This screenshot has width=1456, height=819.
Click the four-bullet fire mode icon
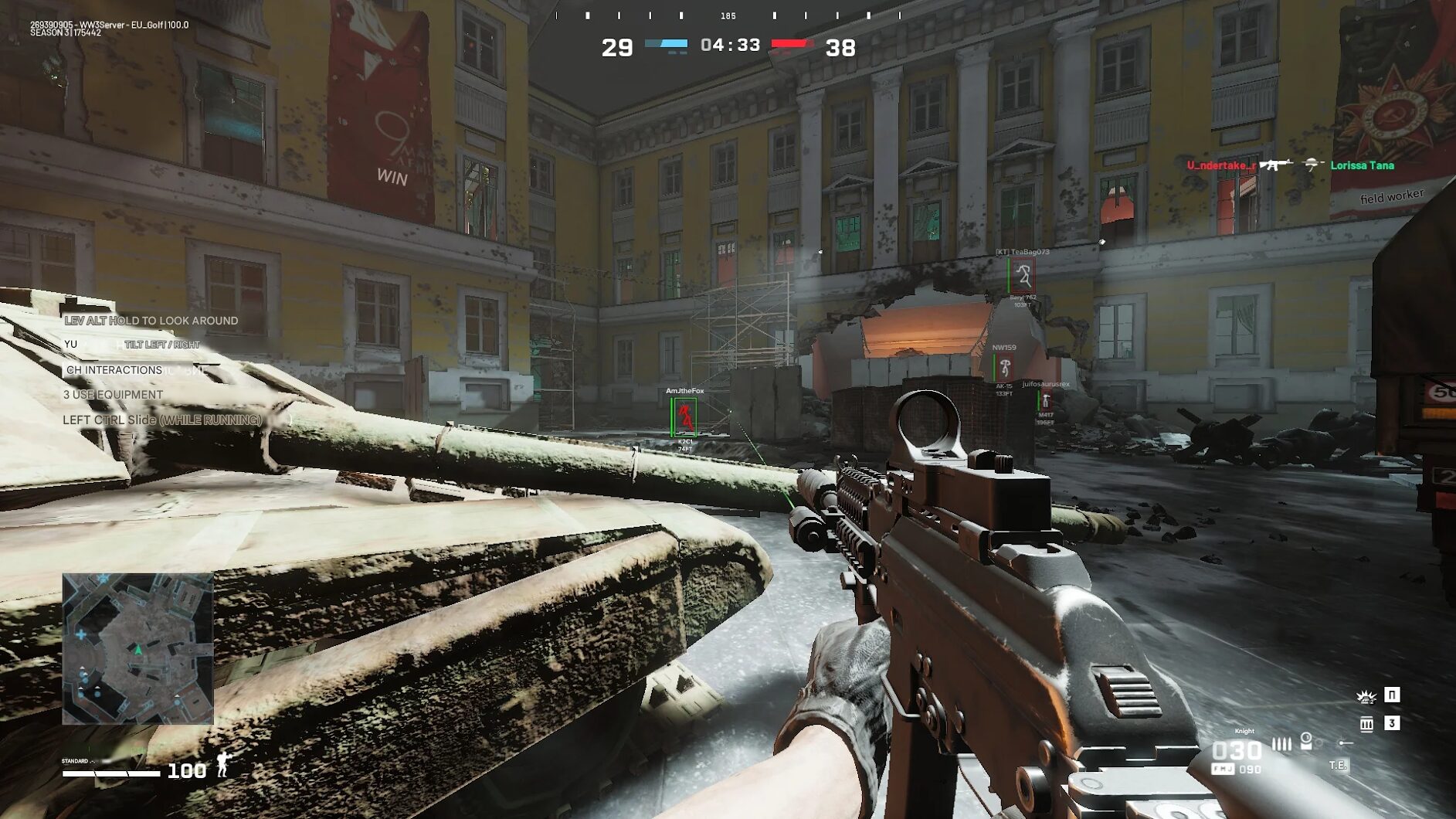[x=1281, y=744]
